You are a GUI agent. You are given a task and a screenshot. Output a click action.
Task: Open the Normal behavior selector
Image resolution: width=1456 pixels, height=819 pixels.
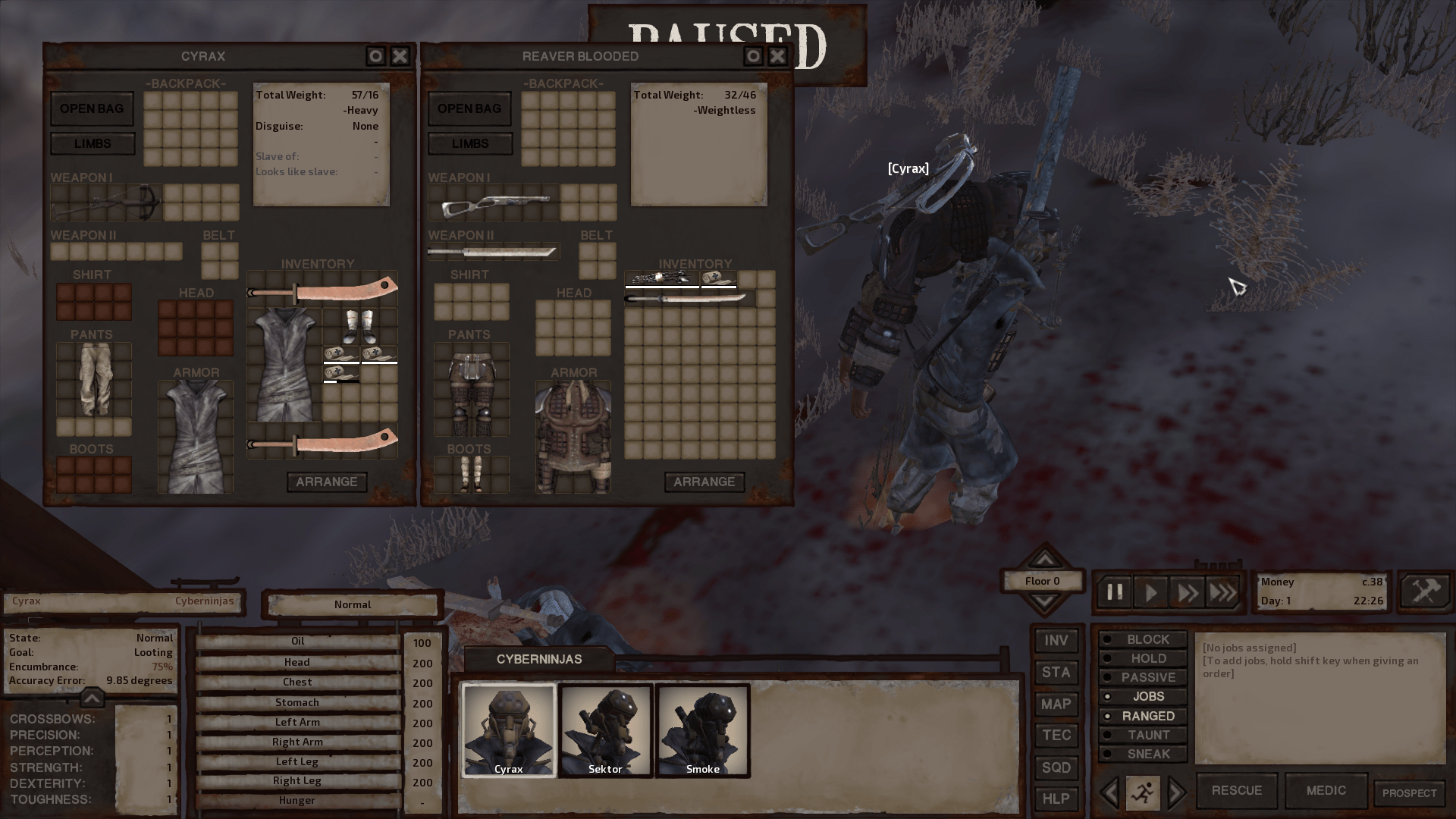tap(352, 604)
